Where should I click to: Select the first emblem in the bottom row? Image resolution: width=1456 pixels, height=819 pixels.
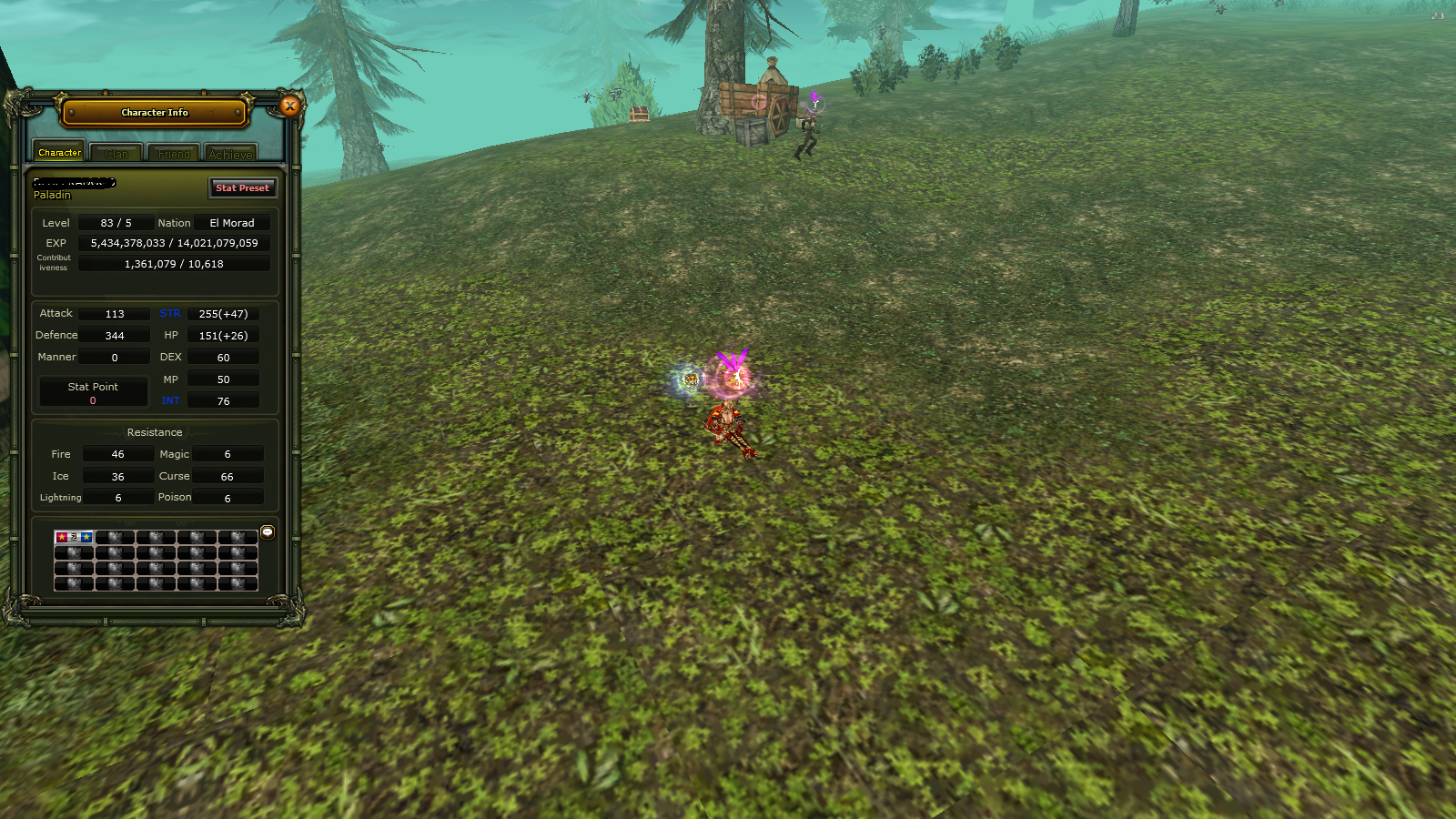pos(74,583)
